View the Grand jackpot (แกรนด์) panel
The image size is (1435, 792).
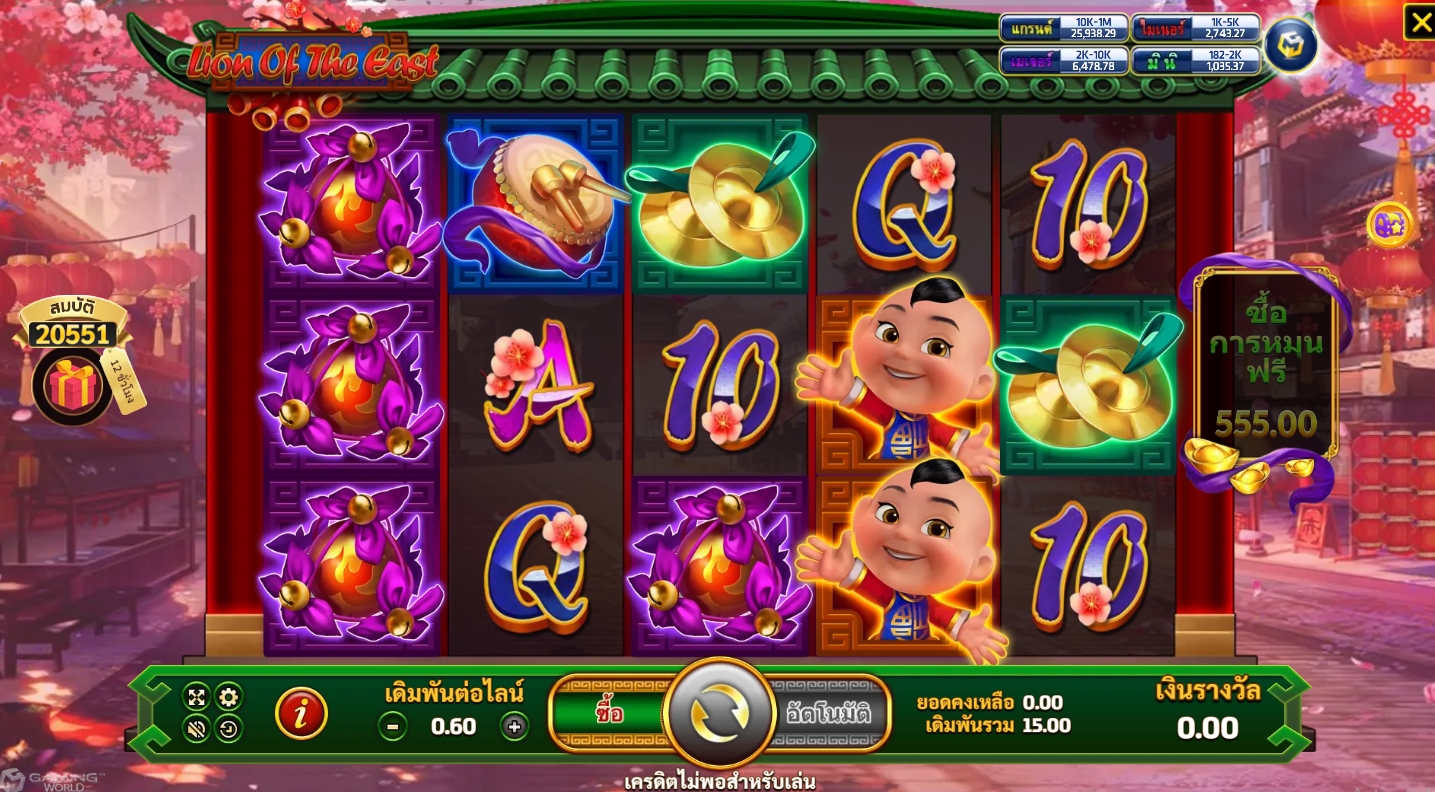click(x=1064, y=28)
